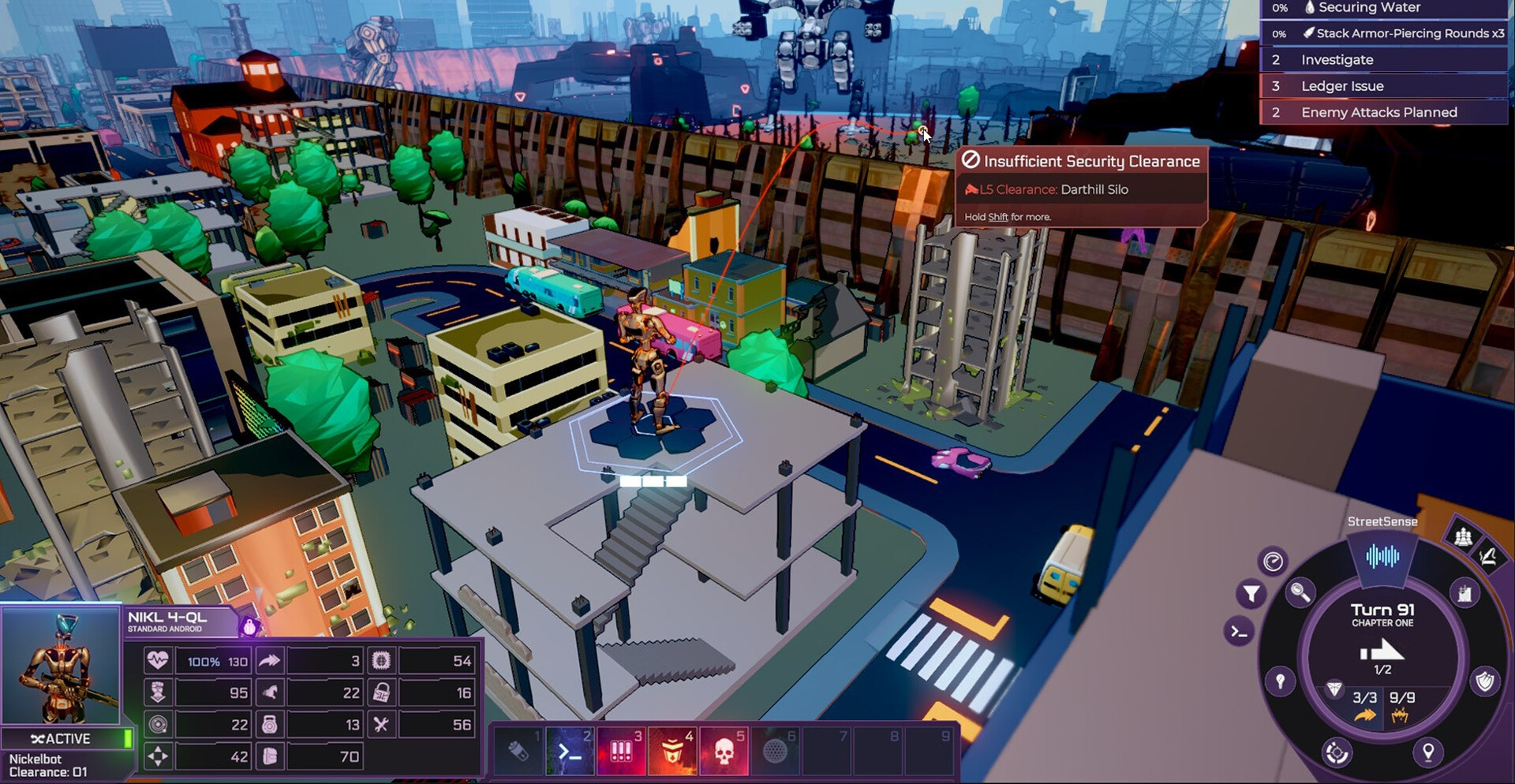Image resolution: width=1515 pixels, height=784 pixels.
Task: Activate the terminal prompt ability in slot 2
Action: click(x=570, y=750)
